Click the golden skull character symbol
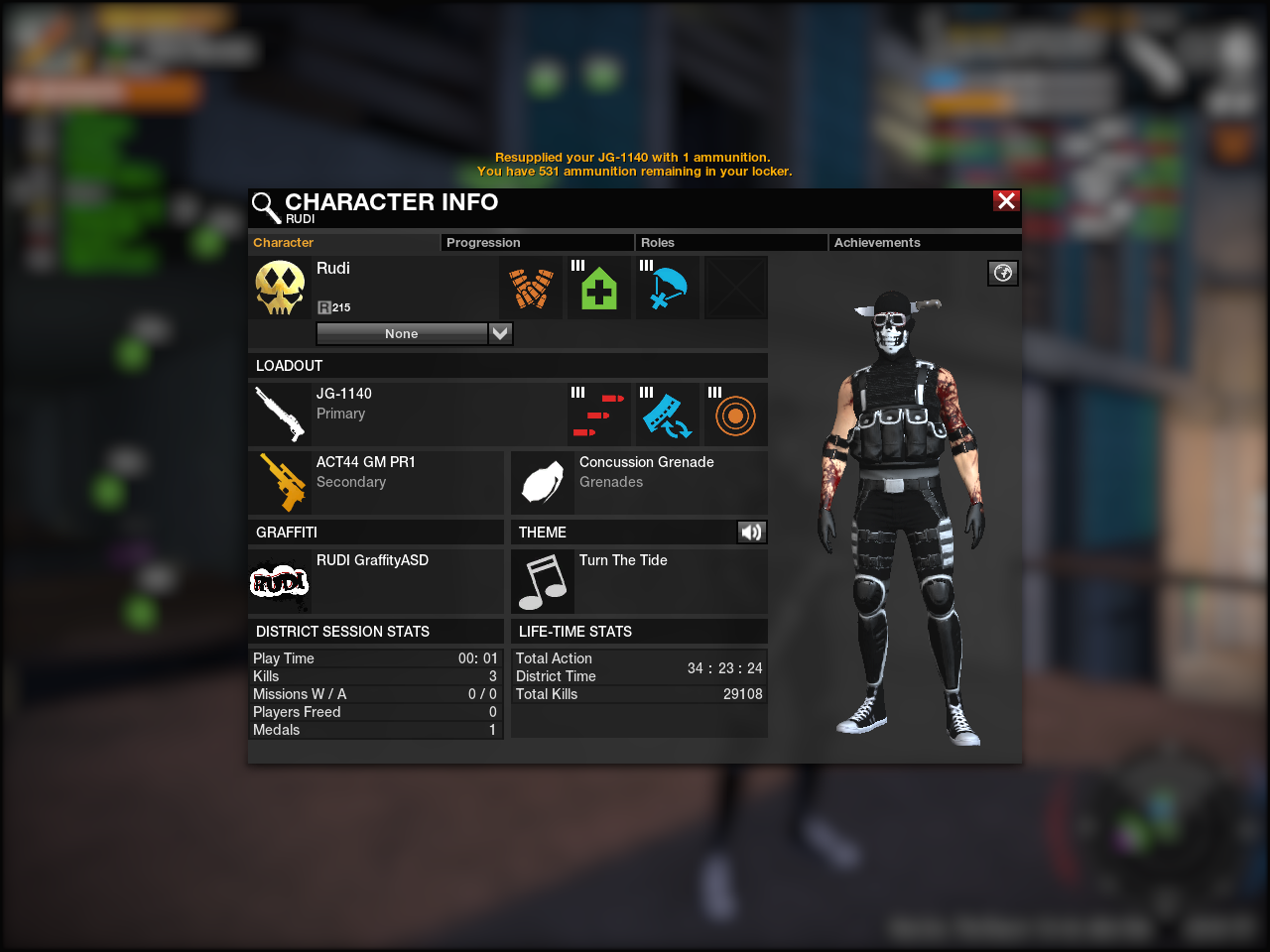1270x952 pixels. tap(280, 288)
